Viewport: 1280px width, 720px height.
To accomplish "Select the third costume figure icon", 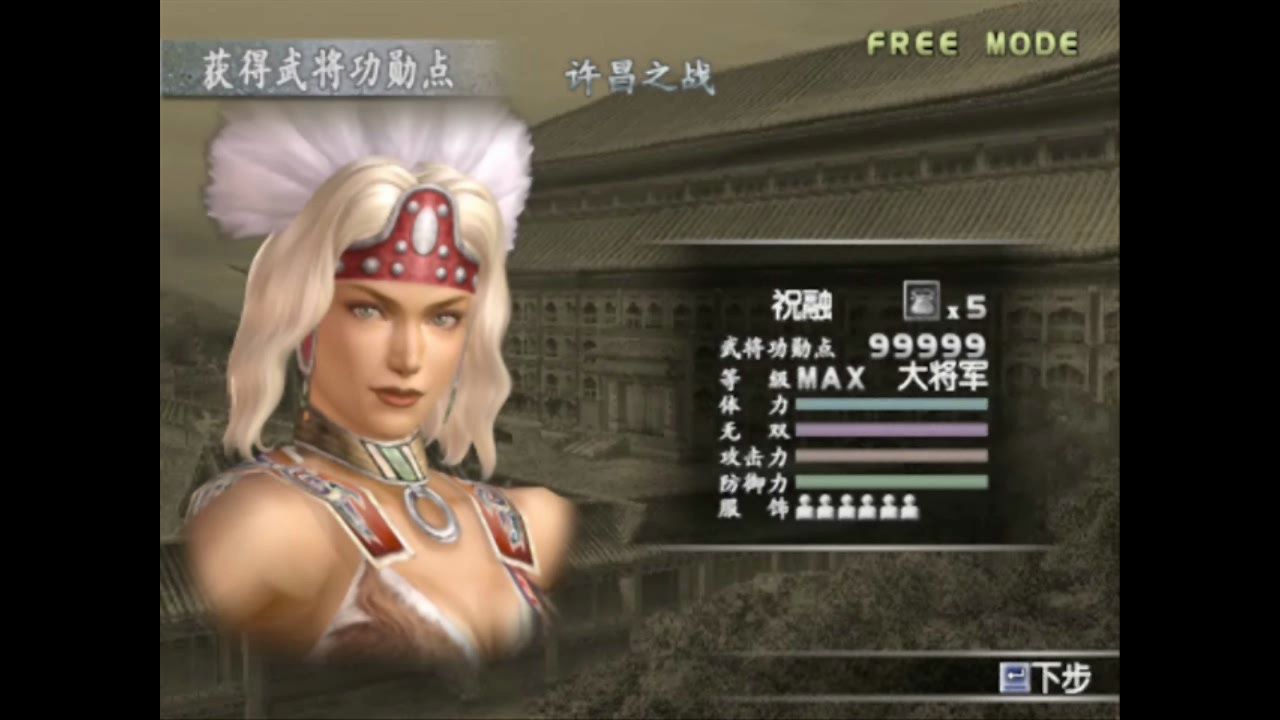I will 847,510.
